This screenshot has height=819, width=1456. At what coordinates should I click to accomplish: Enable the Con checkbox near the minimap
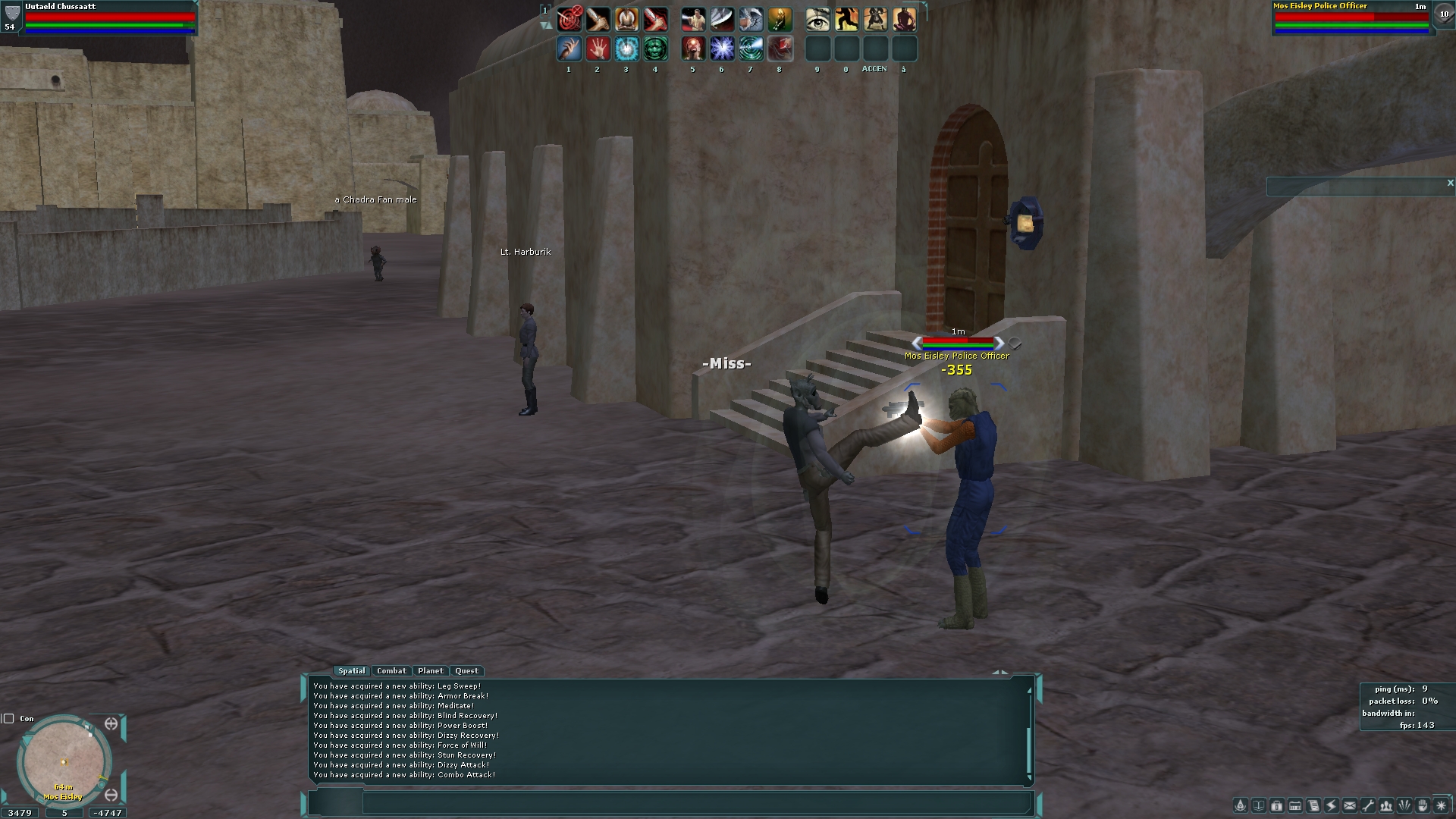click(x=9, y=717)
